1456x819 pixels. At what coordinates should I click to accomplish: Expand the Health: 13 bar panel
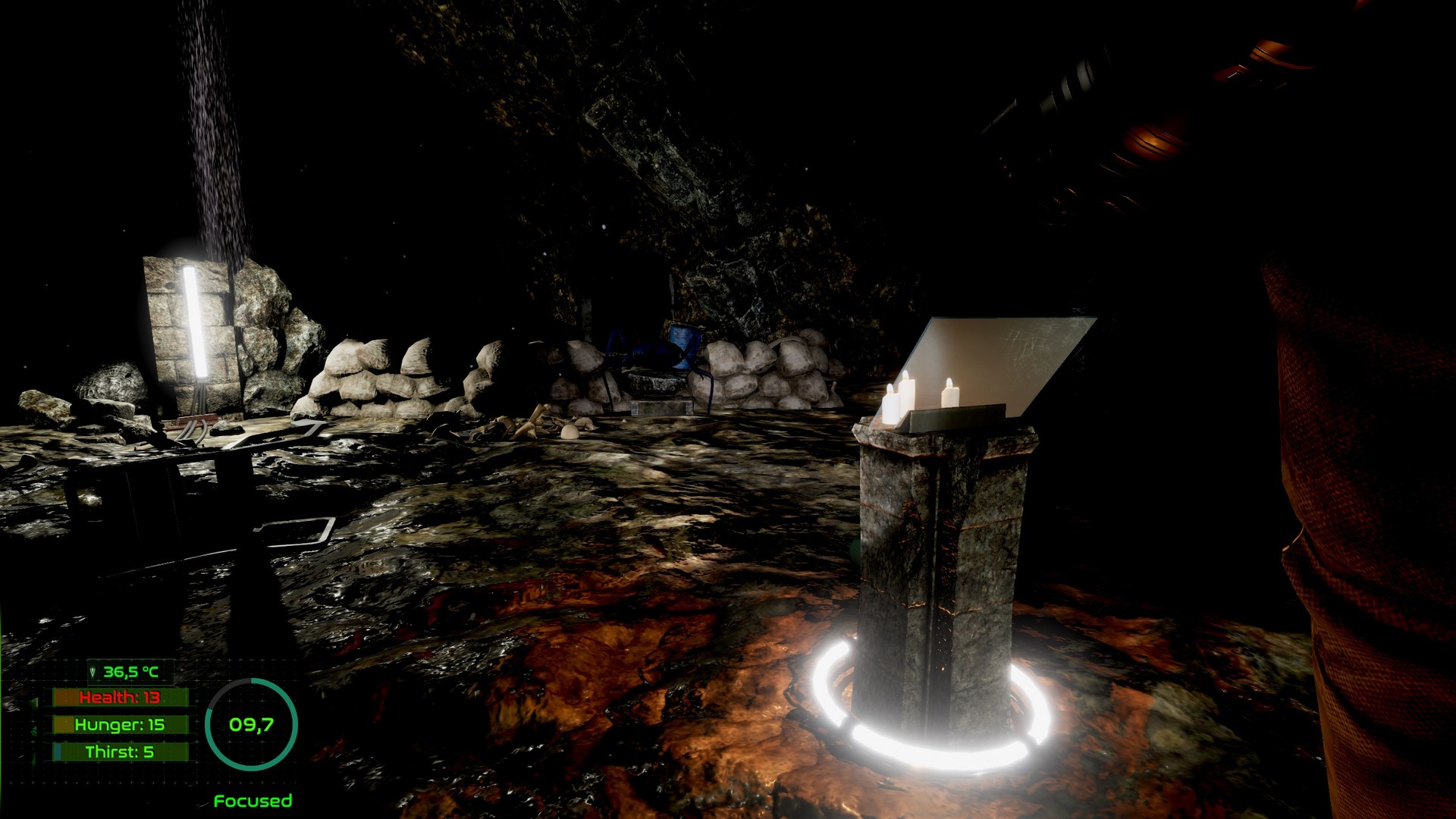click(x=121, y=697)
